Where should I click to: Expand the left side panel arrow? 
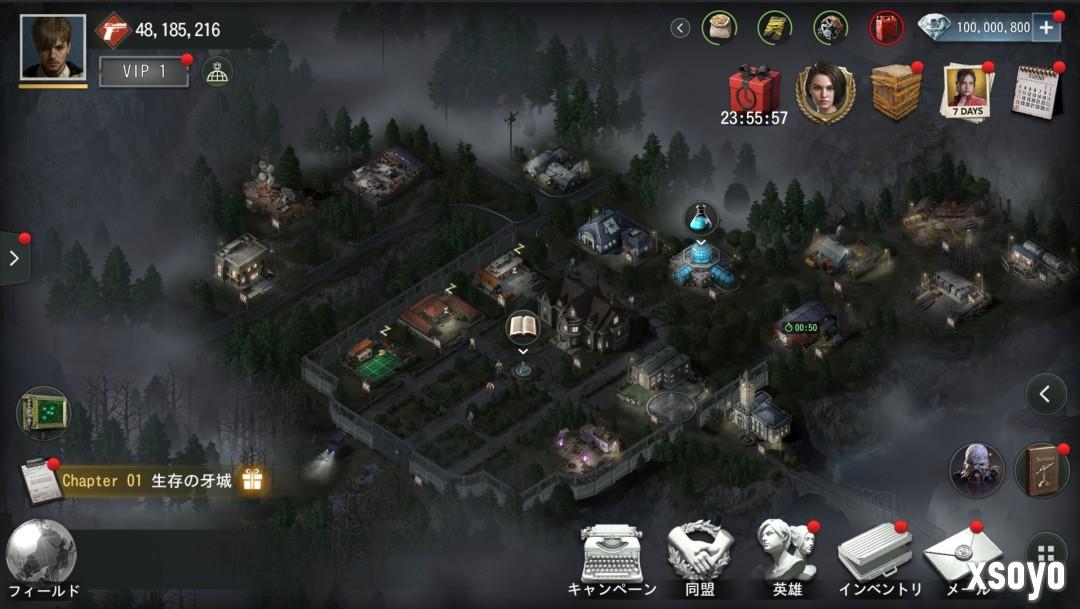click(14, 258)
